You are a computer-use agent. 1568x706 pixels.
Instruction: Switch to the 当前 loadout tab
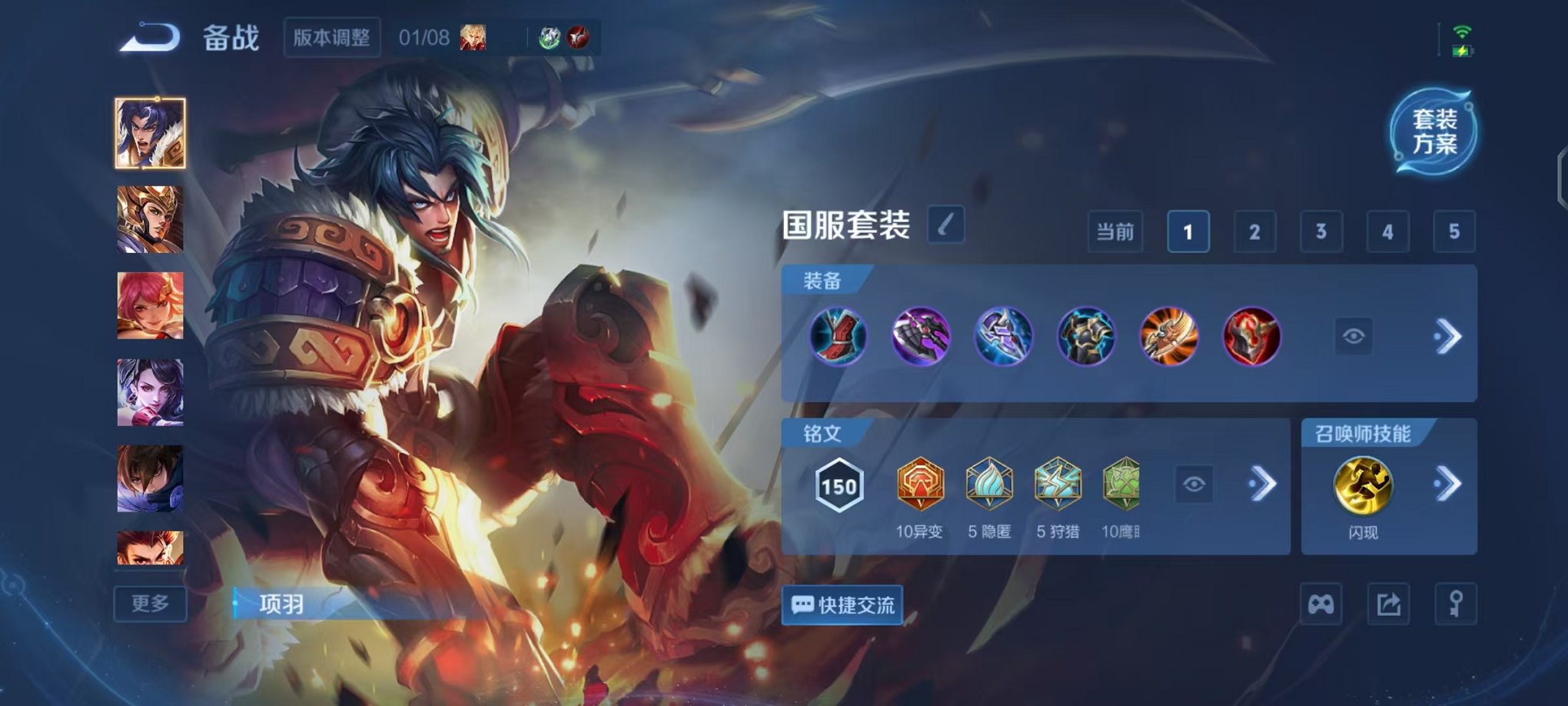tap(1115, 231)
